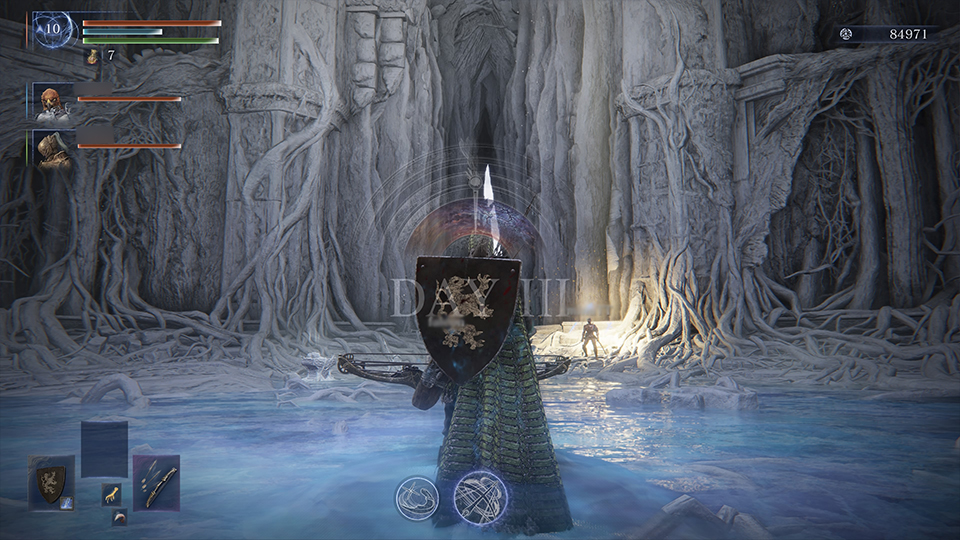960x540 pixels.
Task: Use the healing flask icon
Action: point(92,57)
